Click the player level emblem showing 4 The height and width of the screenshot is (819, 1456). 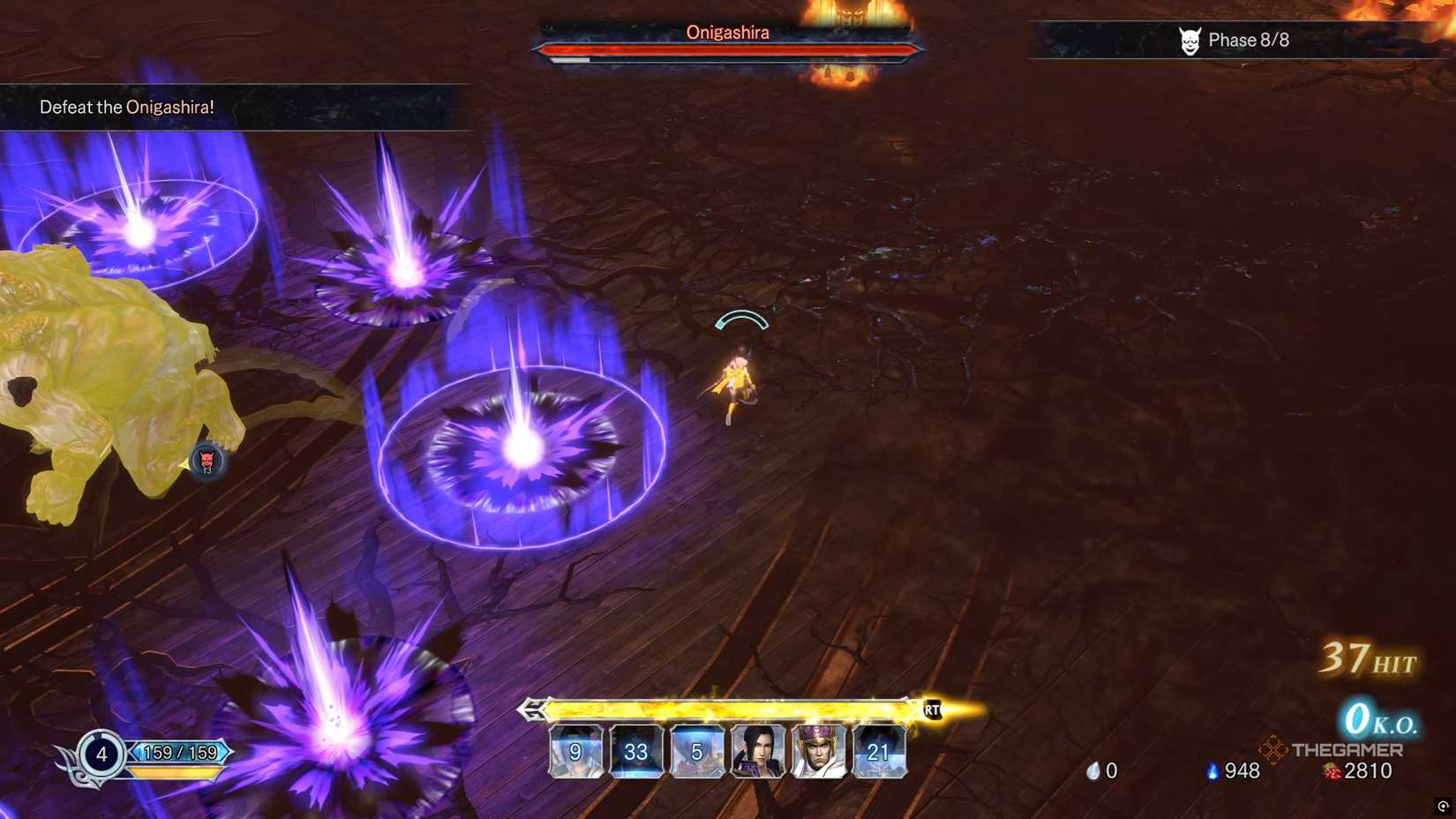pyautogui.click(x=100, y=755)
